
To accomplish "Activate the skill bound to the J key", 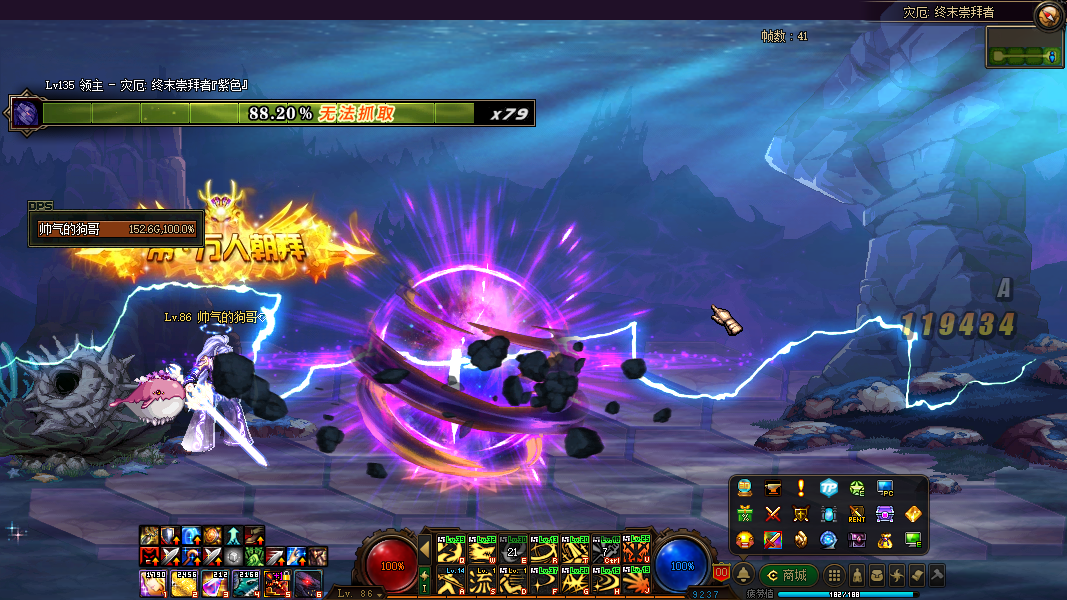I will pyautogui.click(x=636, y=580).
